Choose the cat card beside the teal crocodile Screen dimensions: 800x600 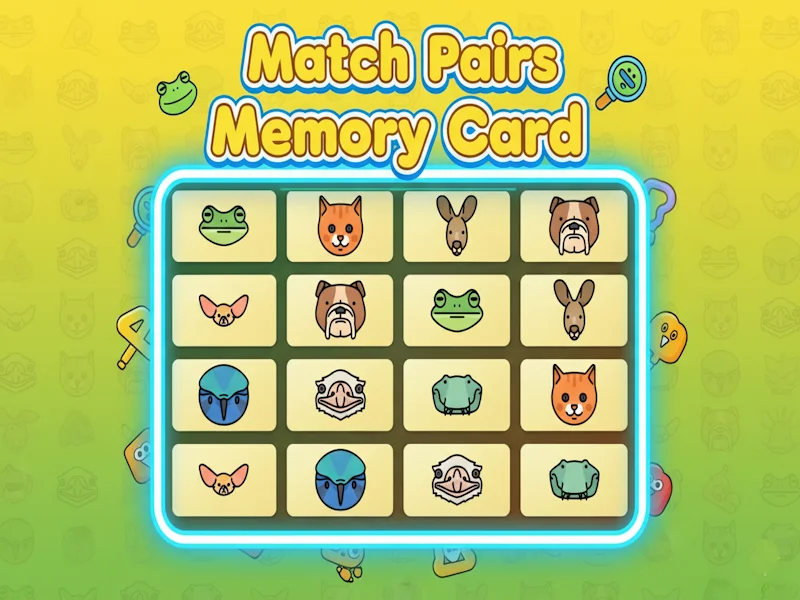click(x=573, y=395)
